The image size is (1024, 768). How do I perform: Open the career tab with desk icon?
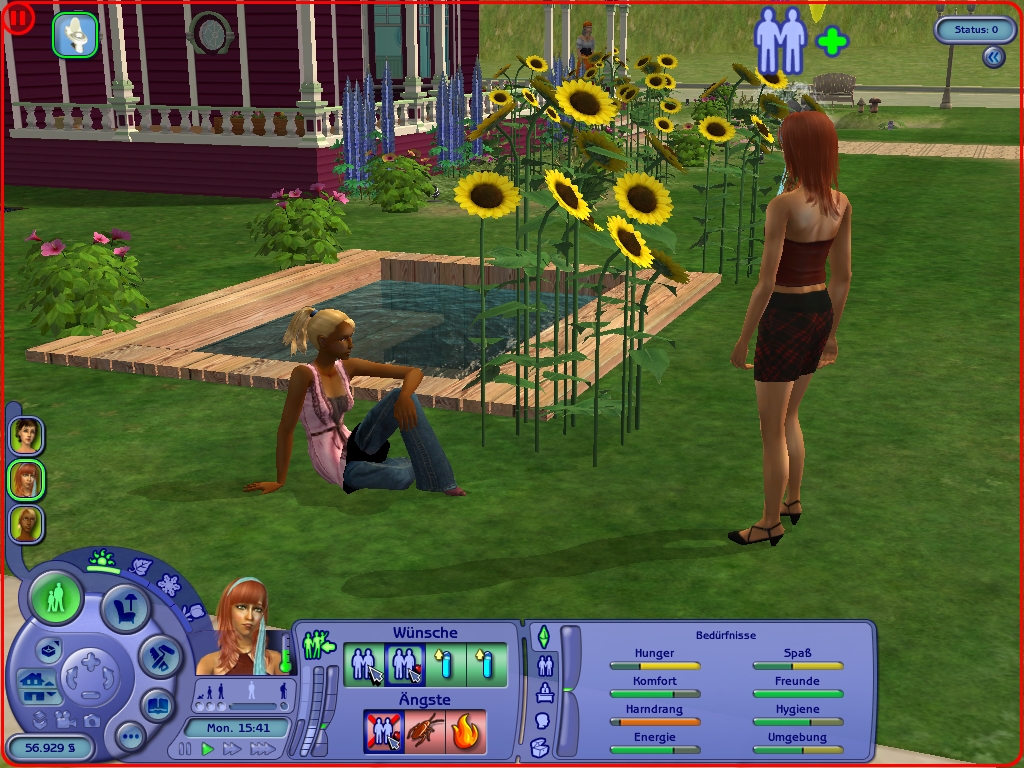[545, 692]
